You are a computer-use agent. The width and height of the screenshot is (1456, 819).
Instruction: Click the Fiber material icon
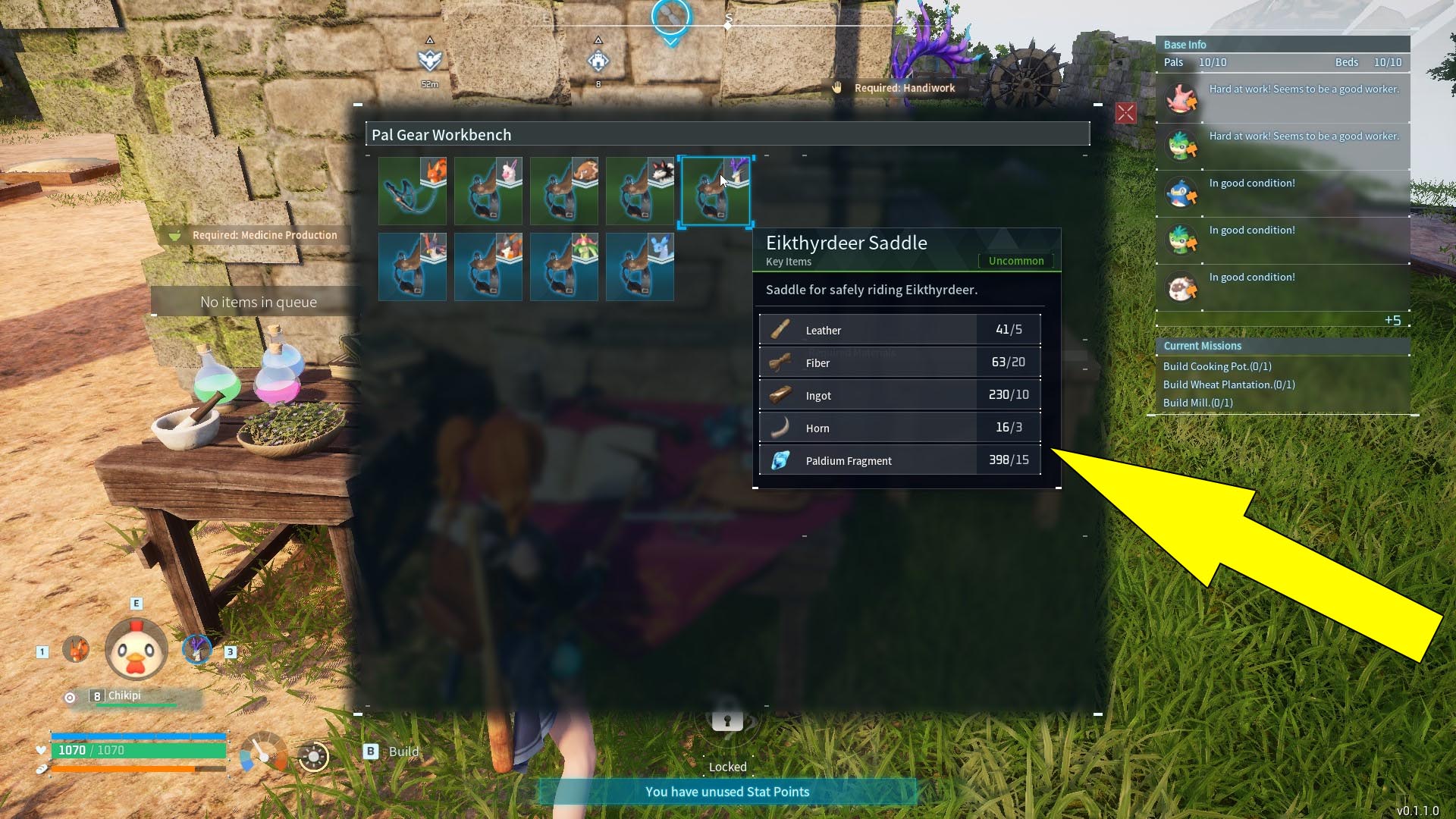pyautogui.click(x=781, y=362)
